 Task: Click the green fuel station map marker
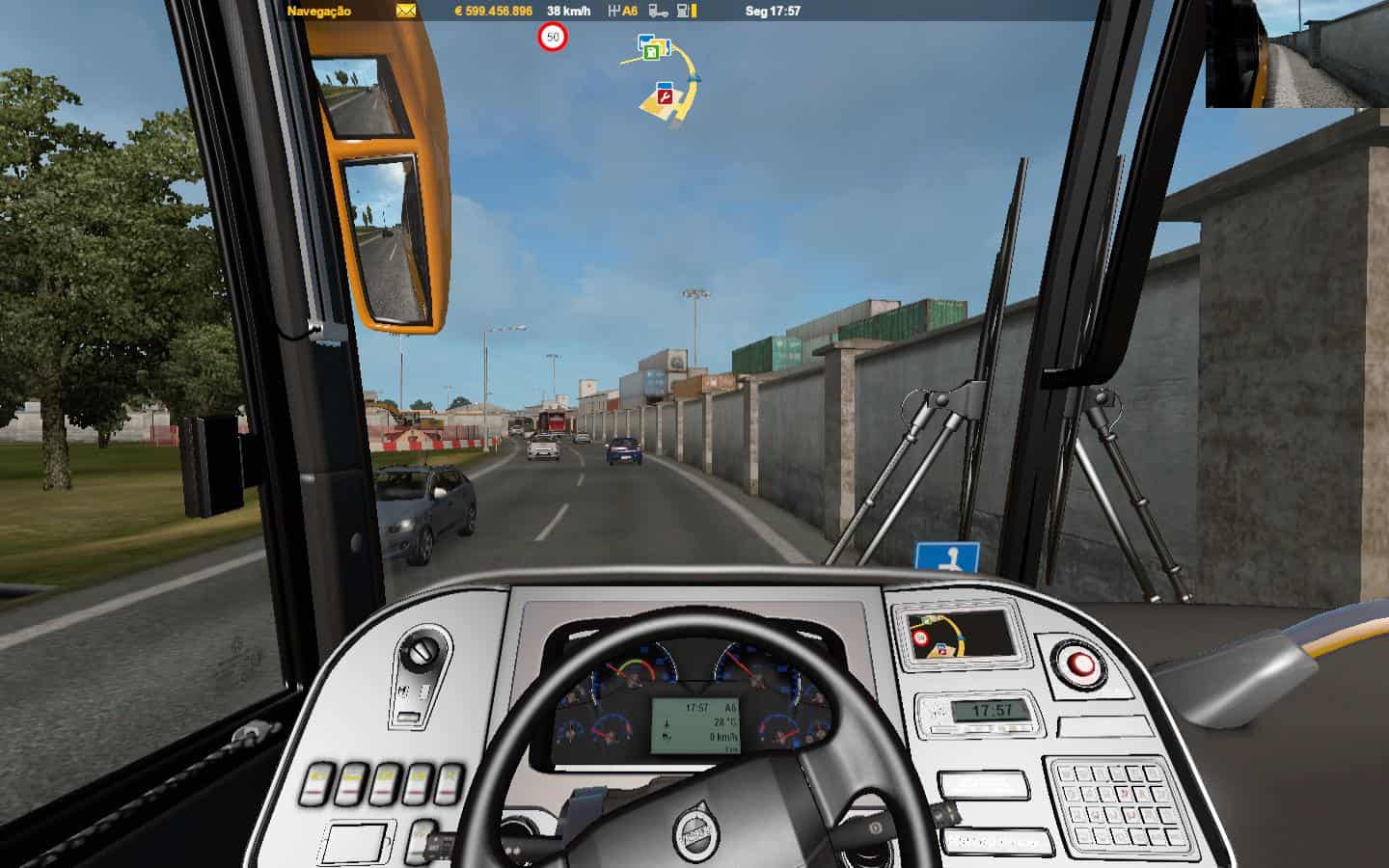point(652,51)
